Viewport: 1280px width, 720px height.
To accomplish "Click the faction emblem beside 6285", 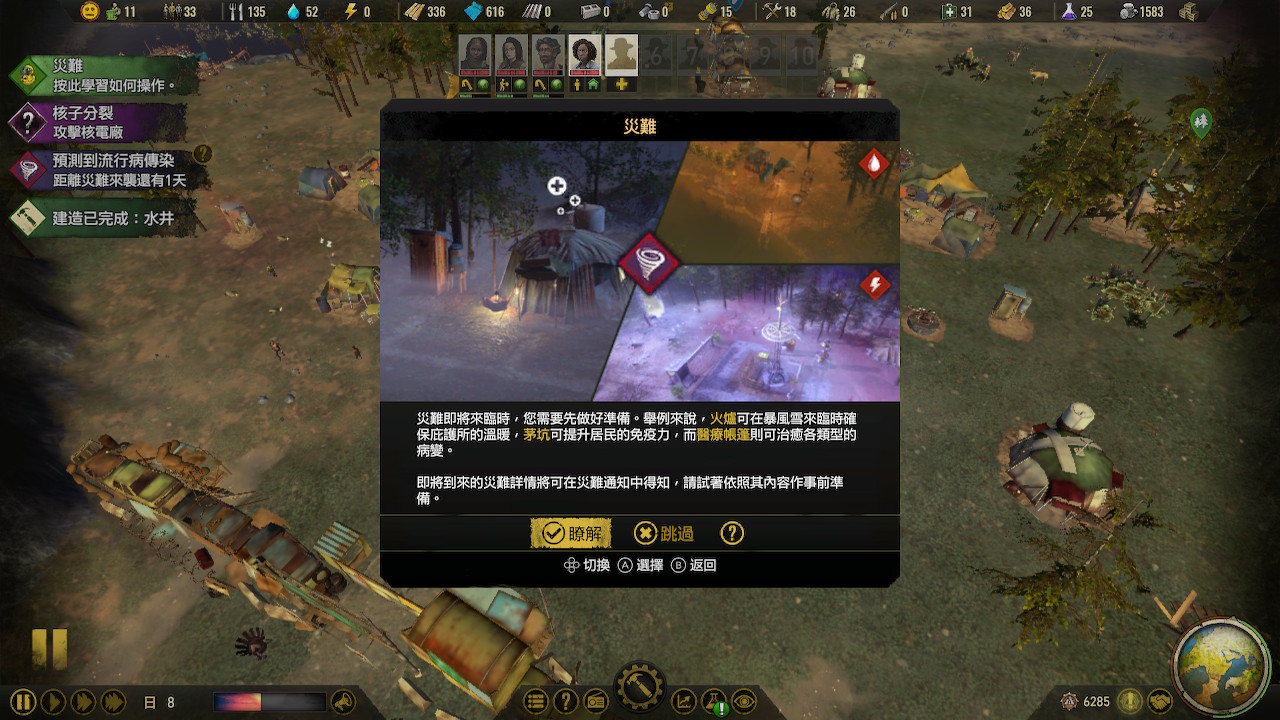I will click(x=1070, y=701).
